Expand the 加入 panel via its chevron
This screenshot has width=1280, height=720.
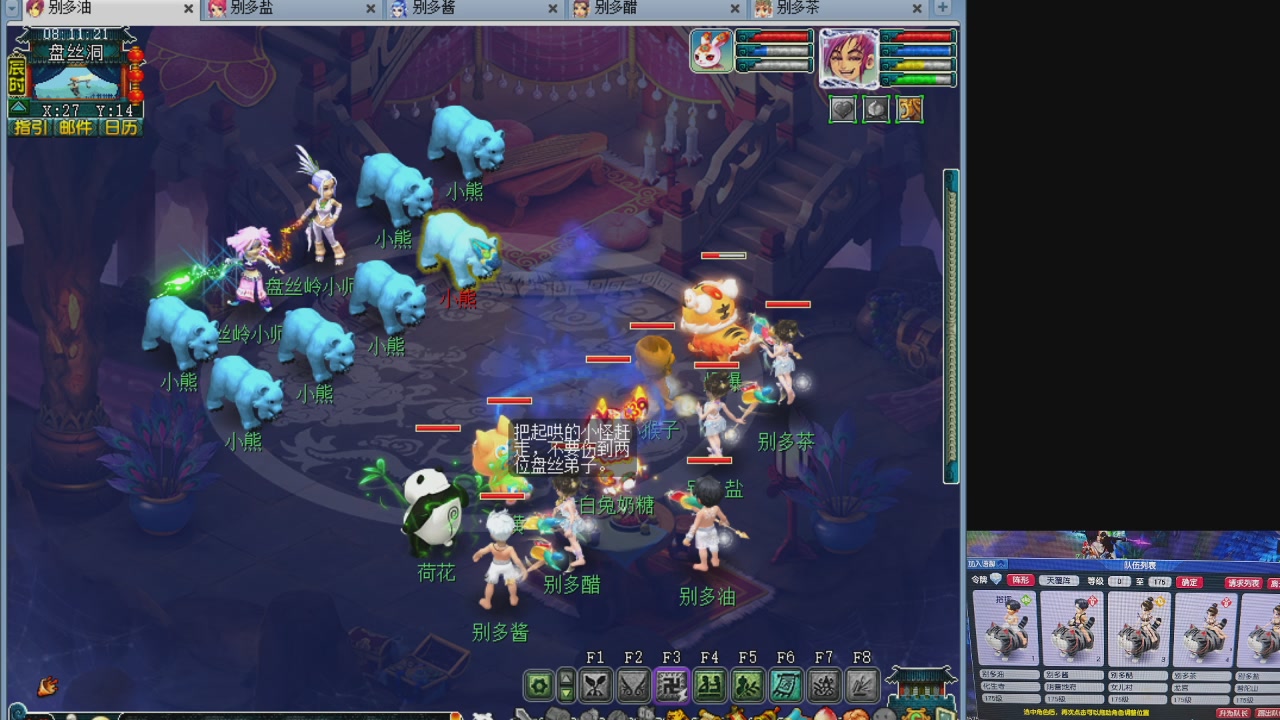click(x=999, y=562)
